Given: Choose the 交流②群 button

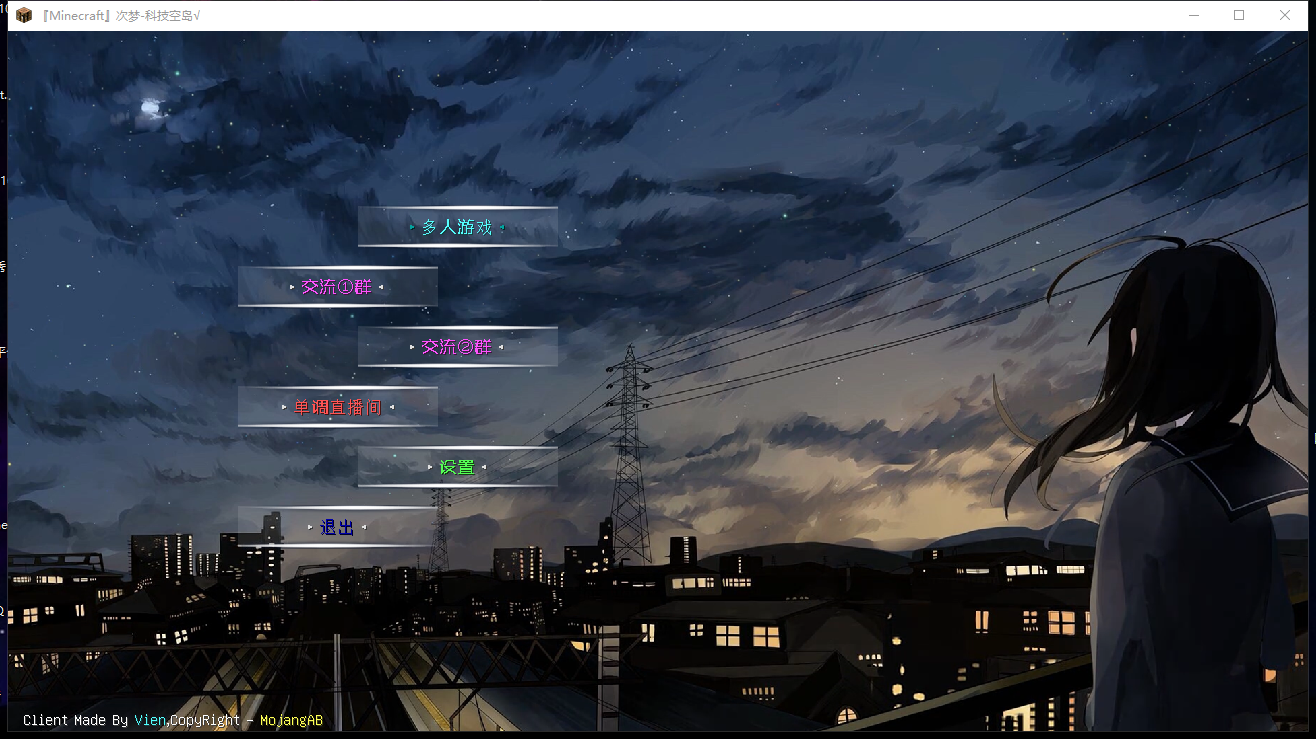Looking at the screenshot, I should (x=457, y=347).
